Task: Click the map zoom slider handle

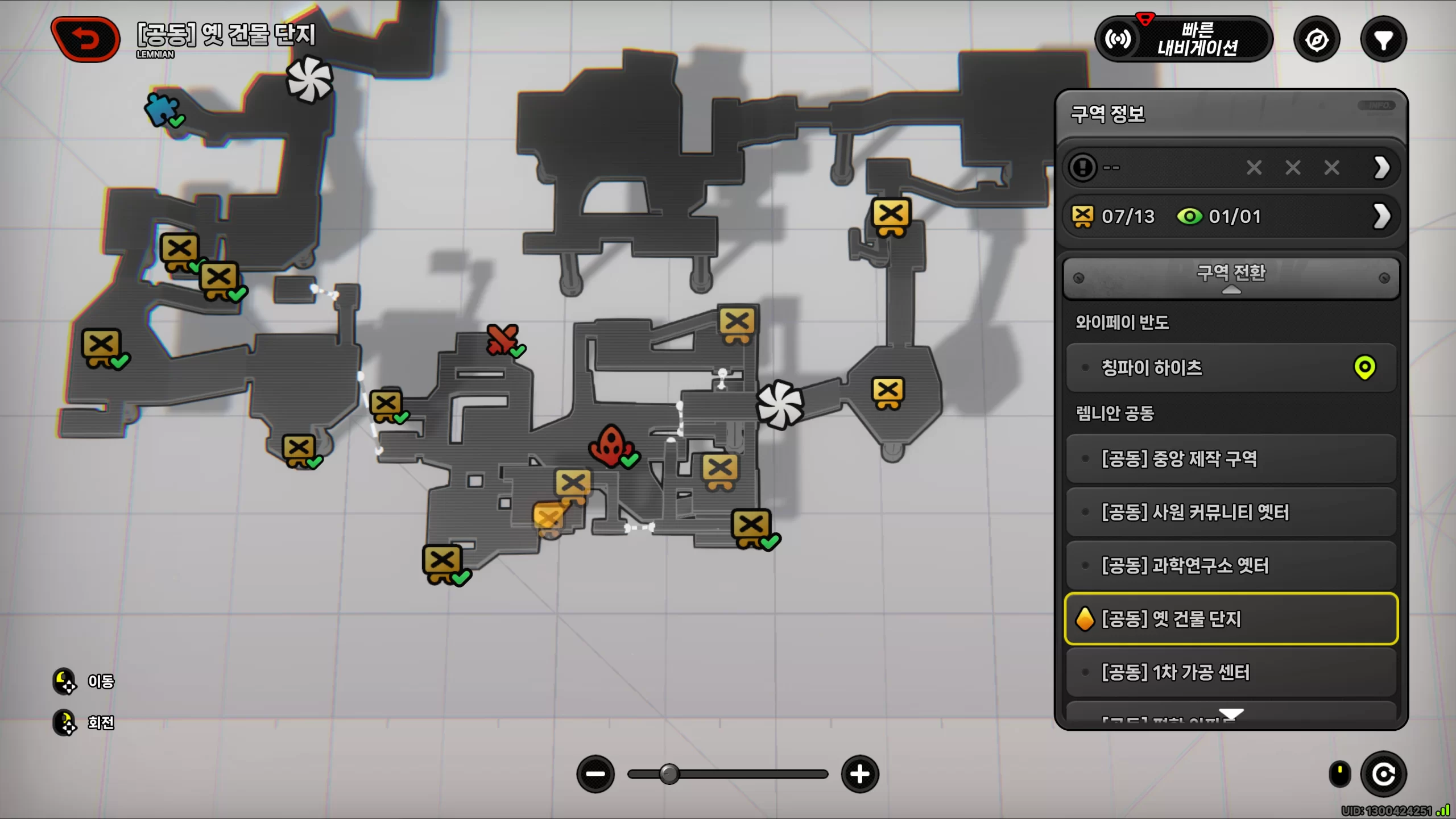Action: point(669,774)
